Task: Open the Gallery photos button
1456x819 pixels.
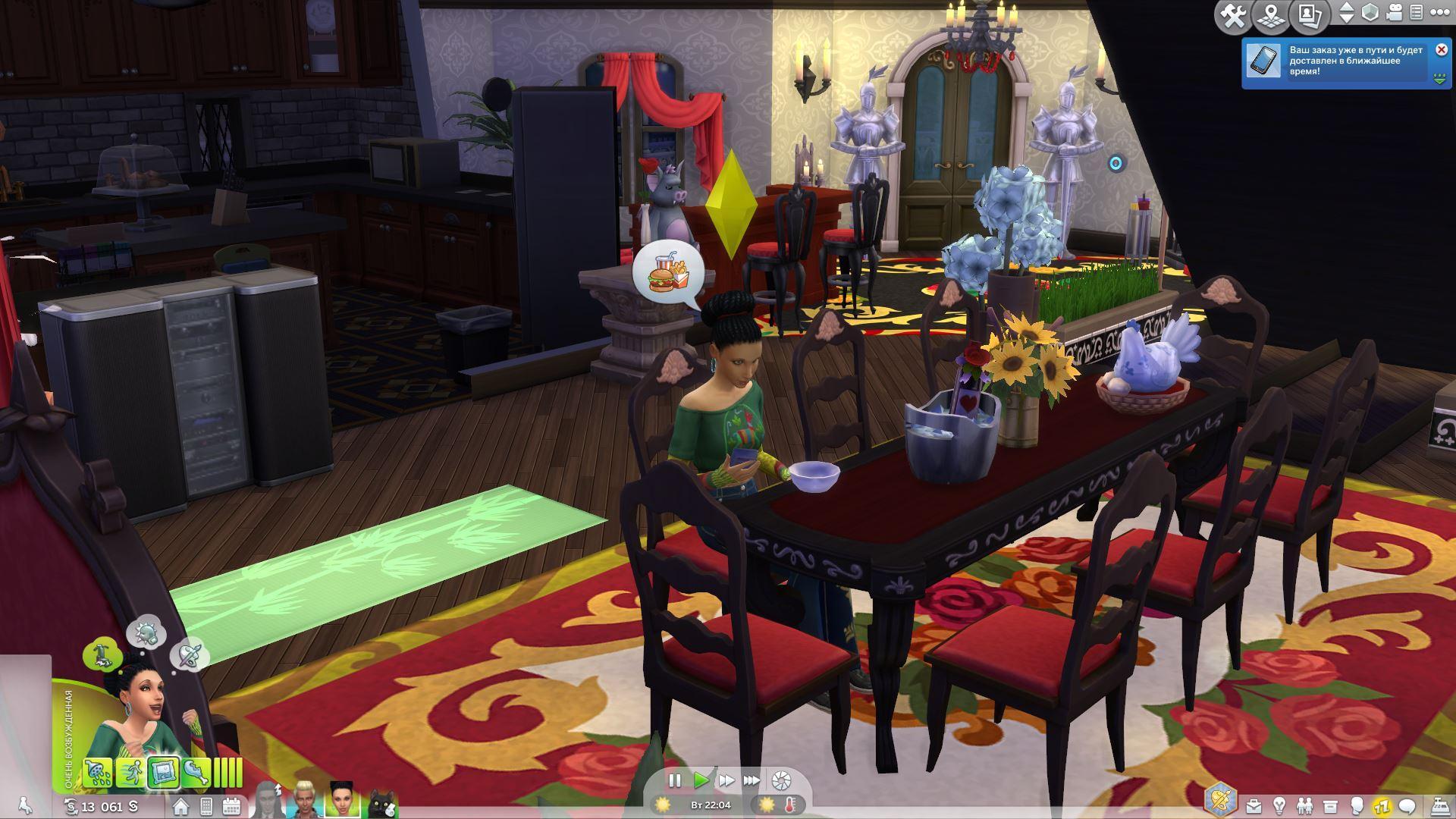Action: pos(1310,16)
